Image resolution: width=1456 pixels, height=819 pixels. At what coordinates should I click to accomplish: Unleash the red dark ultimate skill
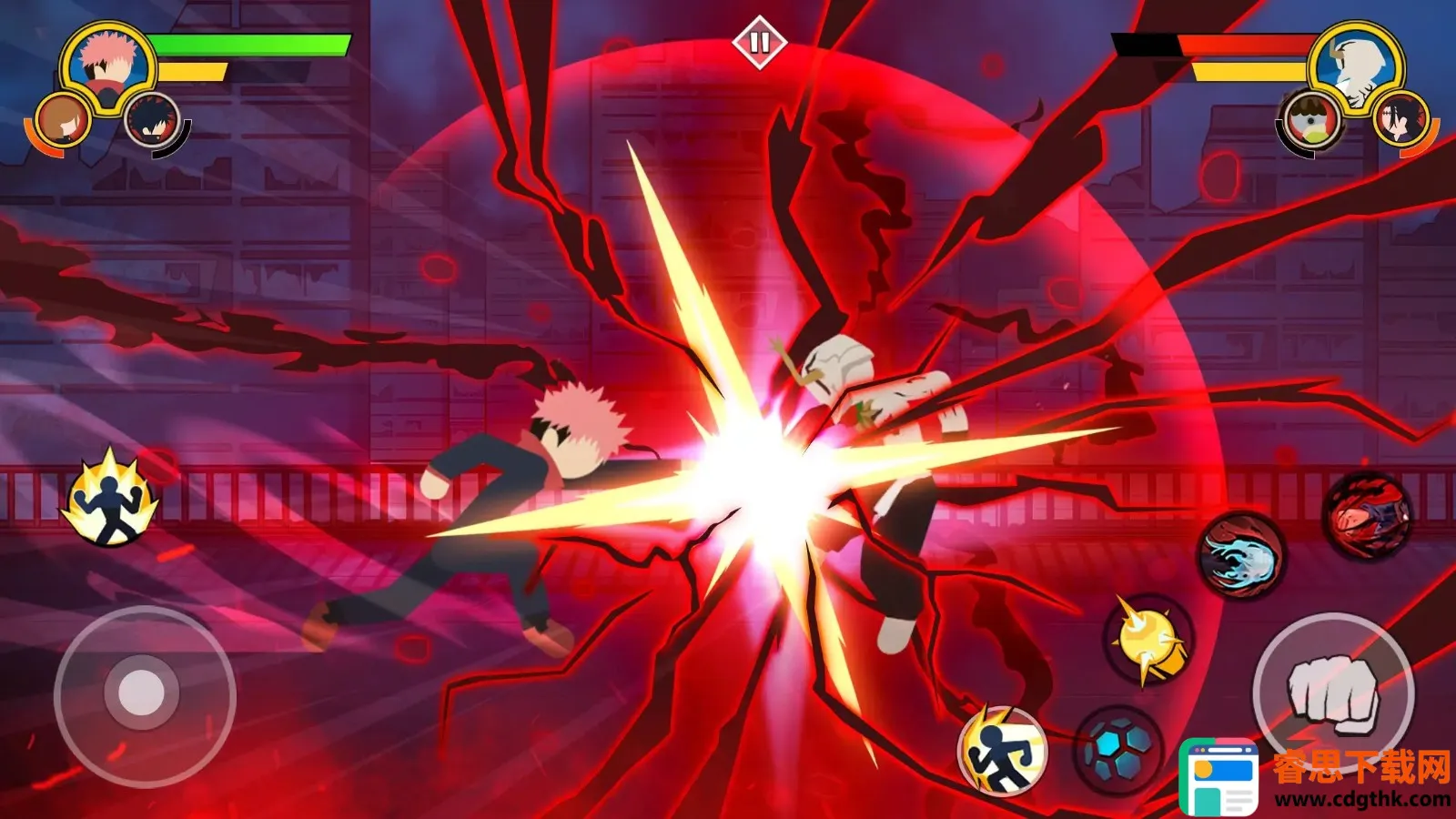click(x=1367, y=515)
